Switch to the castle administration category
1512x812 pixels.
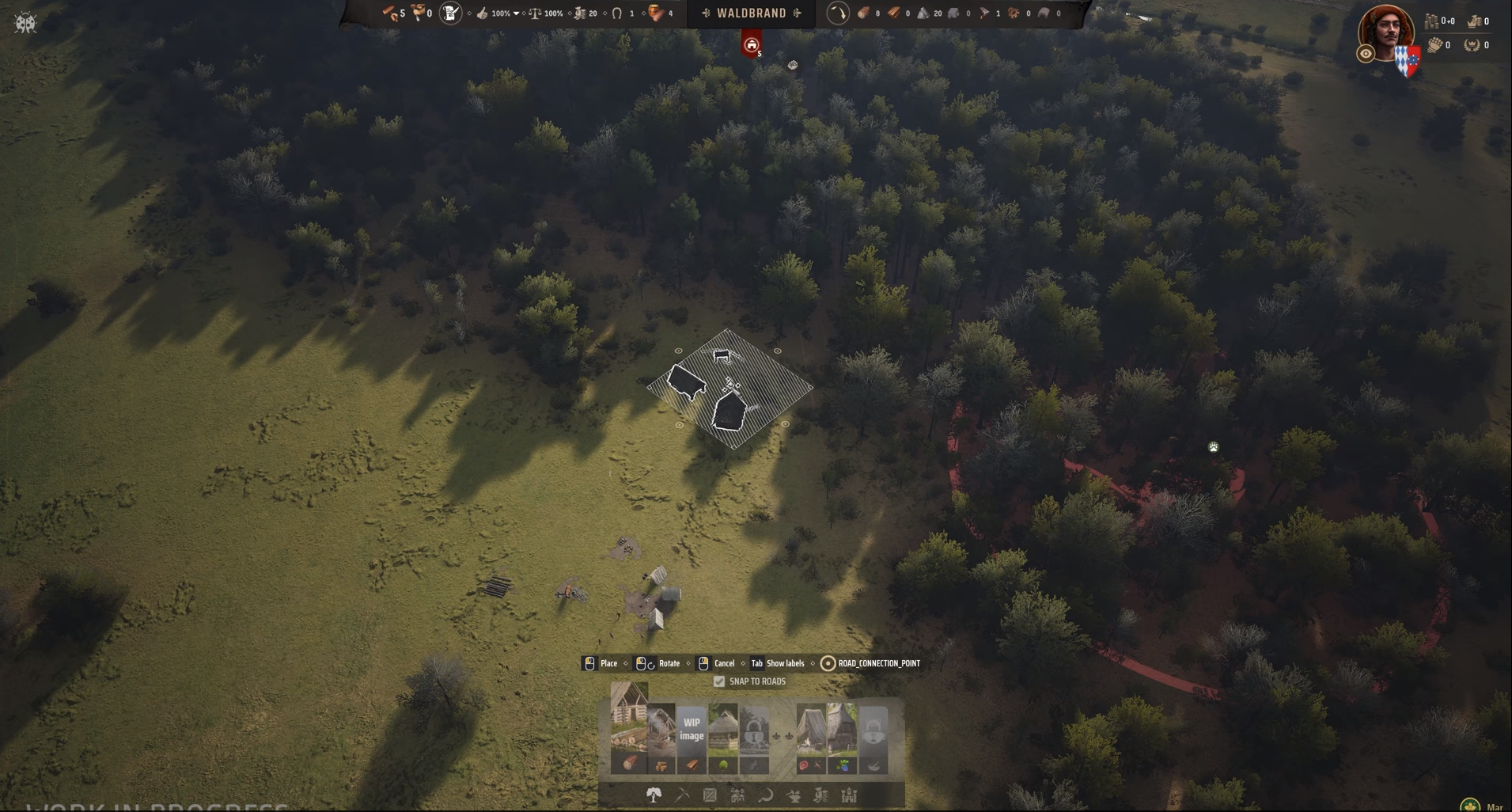[x=849, y=795]
